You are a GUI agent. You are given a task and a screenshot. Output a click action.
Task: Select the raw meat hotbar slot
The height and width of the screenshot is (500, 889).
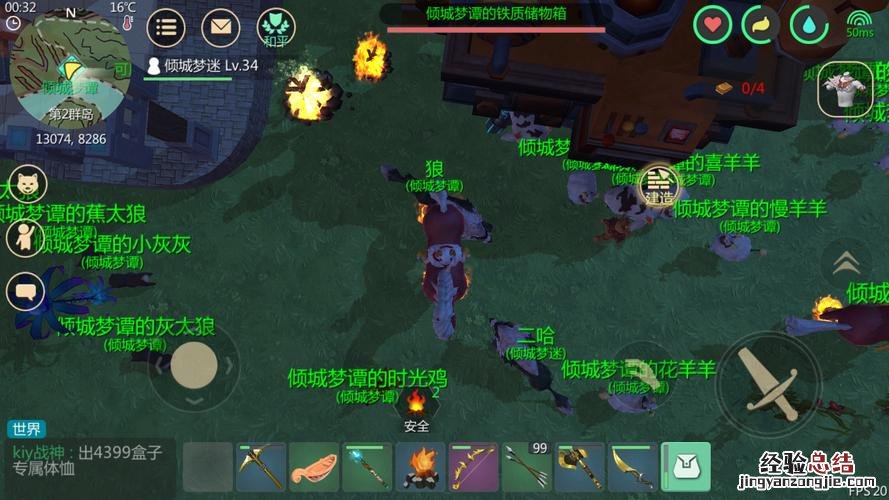(314, 467)
